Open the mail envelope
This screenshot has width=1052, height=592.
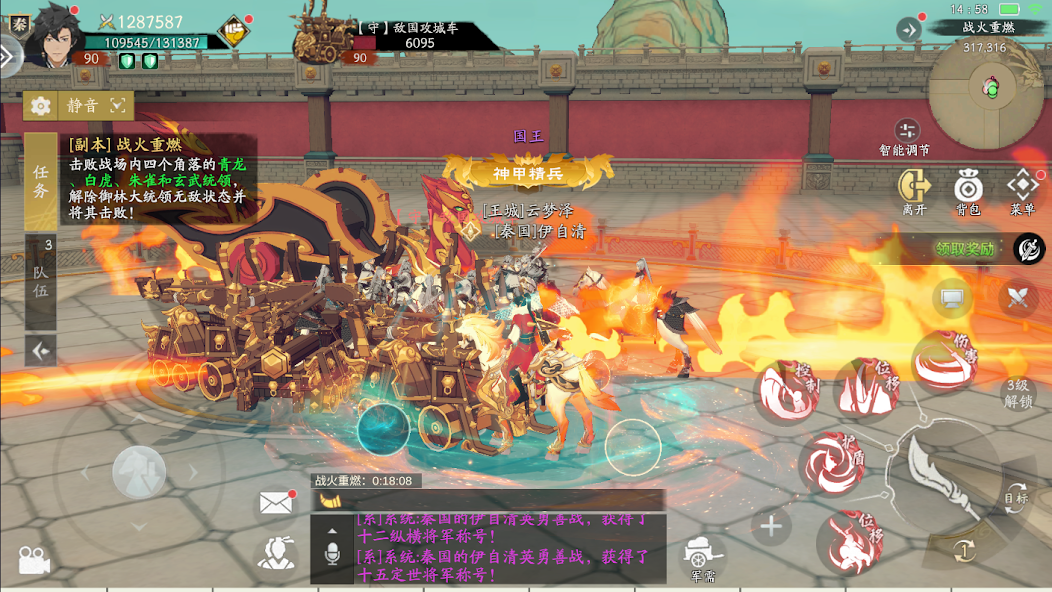[x=275, y=503]
